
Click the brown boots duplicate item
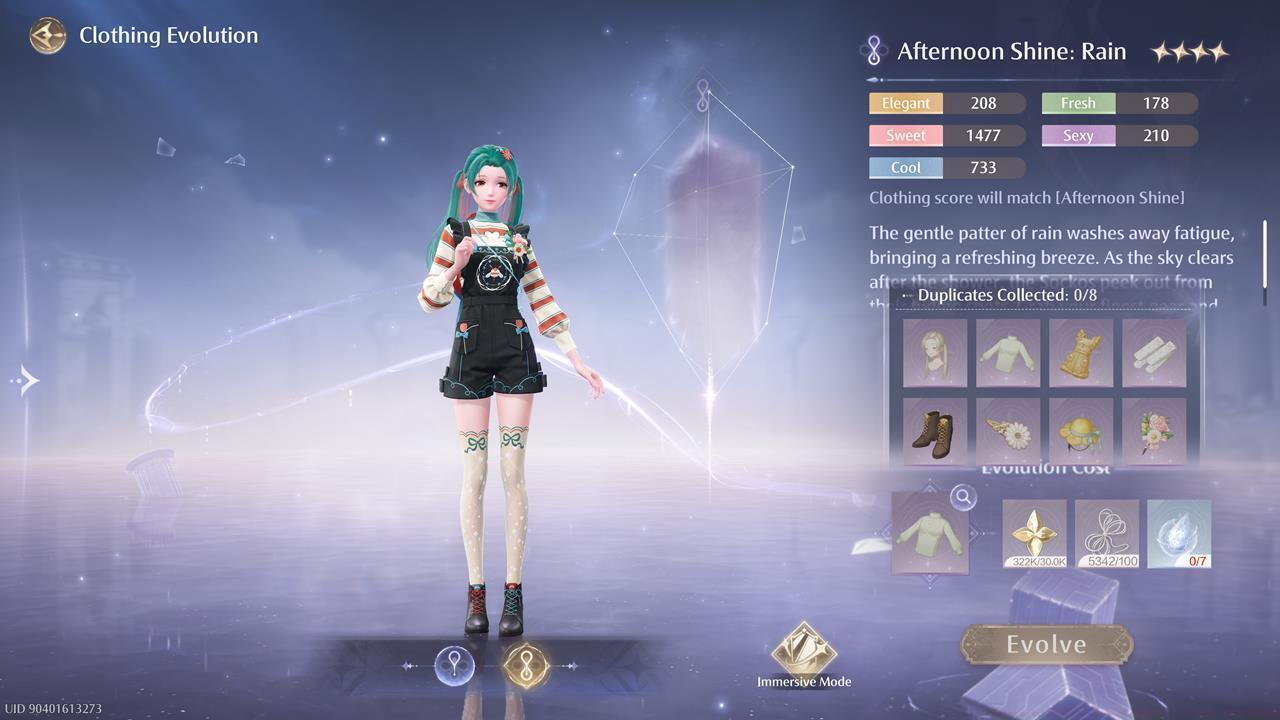(x=934, y=432)
